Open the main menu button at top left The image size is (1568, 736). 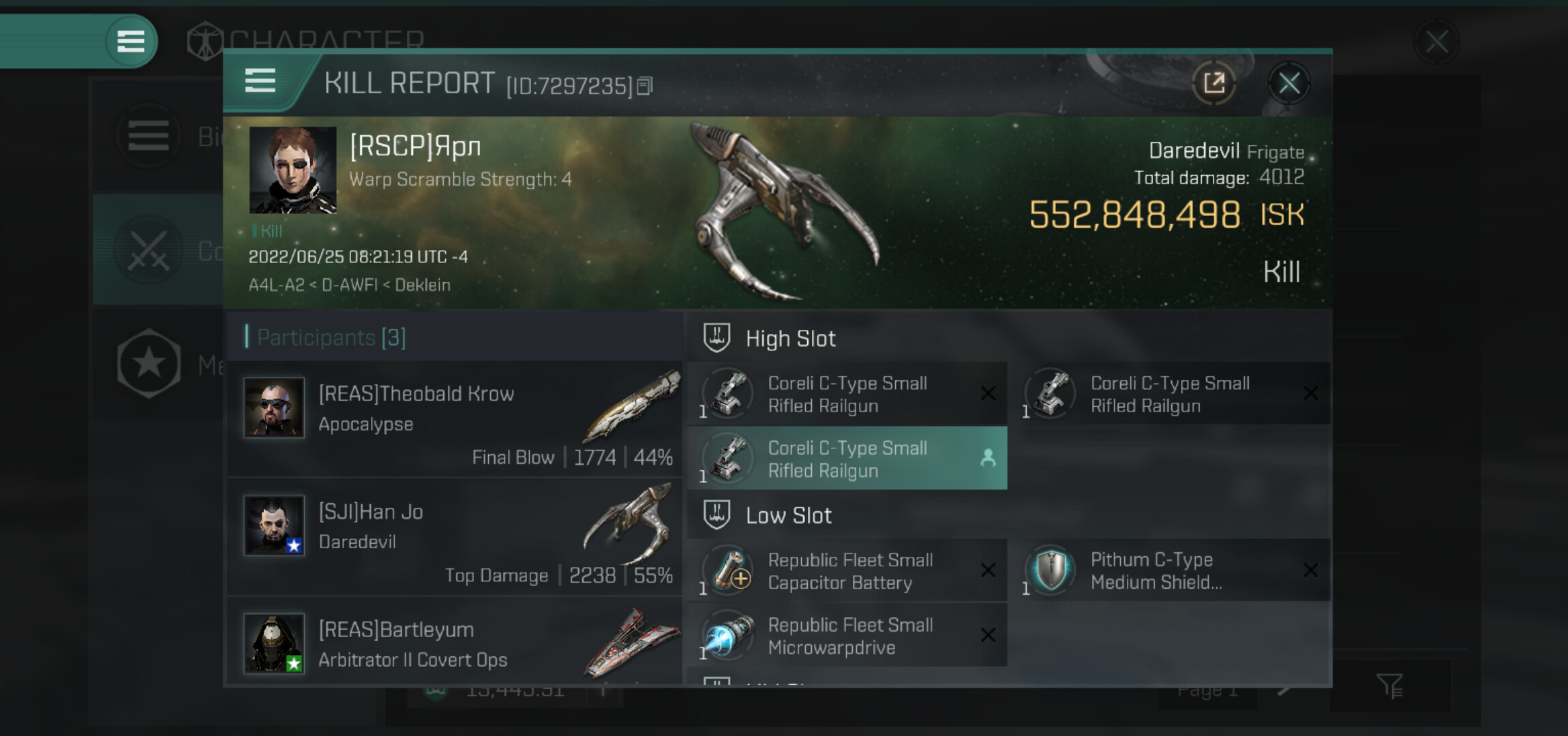tap(131, 42)
